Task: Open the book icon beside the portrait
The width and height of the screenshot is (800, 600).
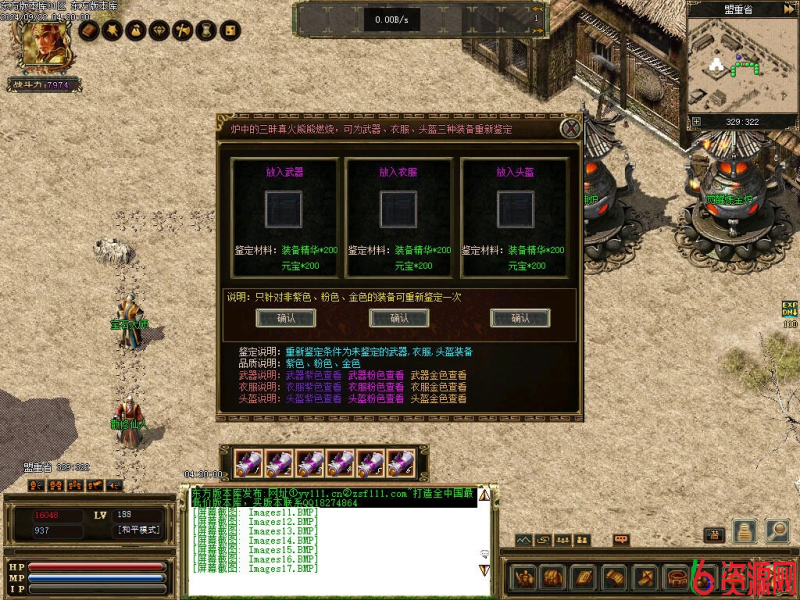Action: click(x=88, y=32)
